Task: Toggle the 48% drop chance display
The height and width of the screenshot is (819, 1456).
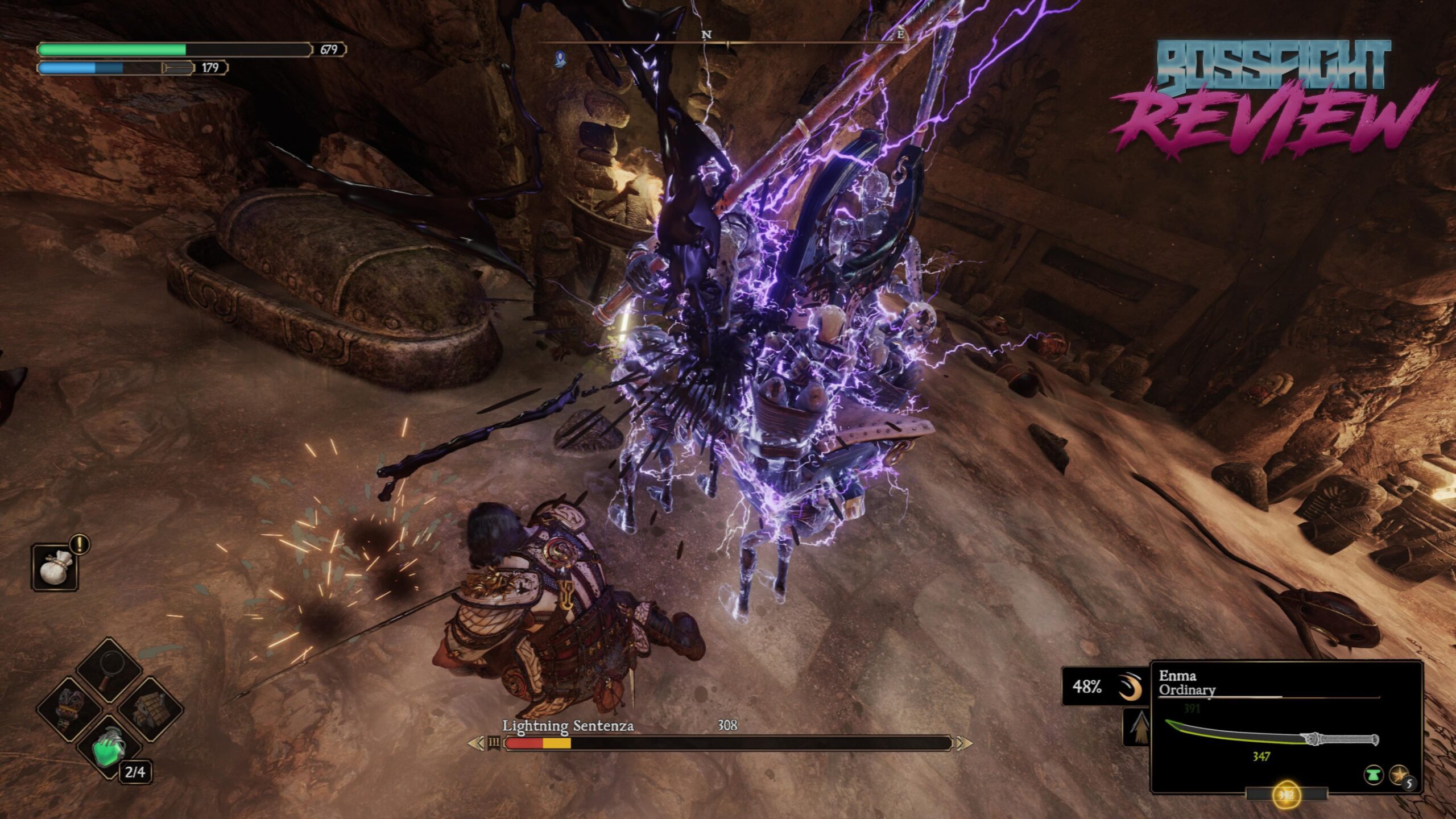Action: pyautogui.click(x=1087, y=686)
